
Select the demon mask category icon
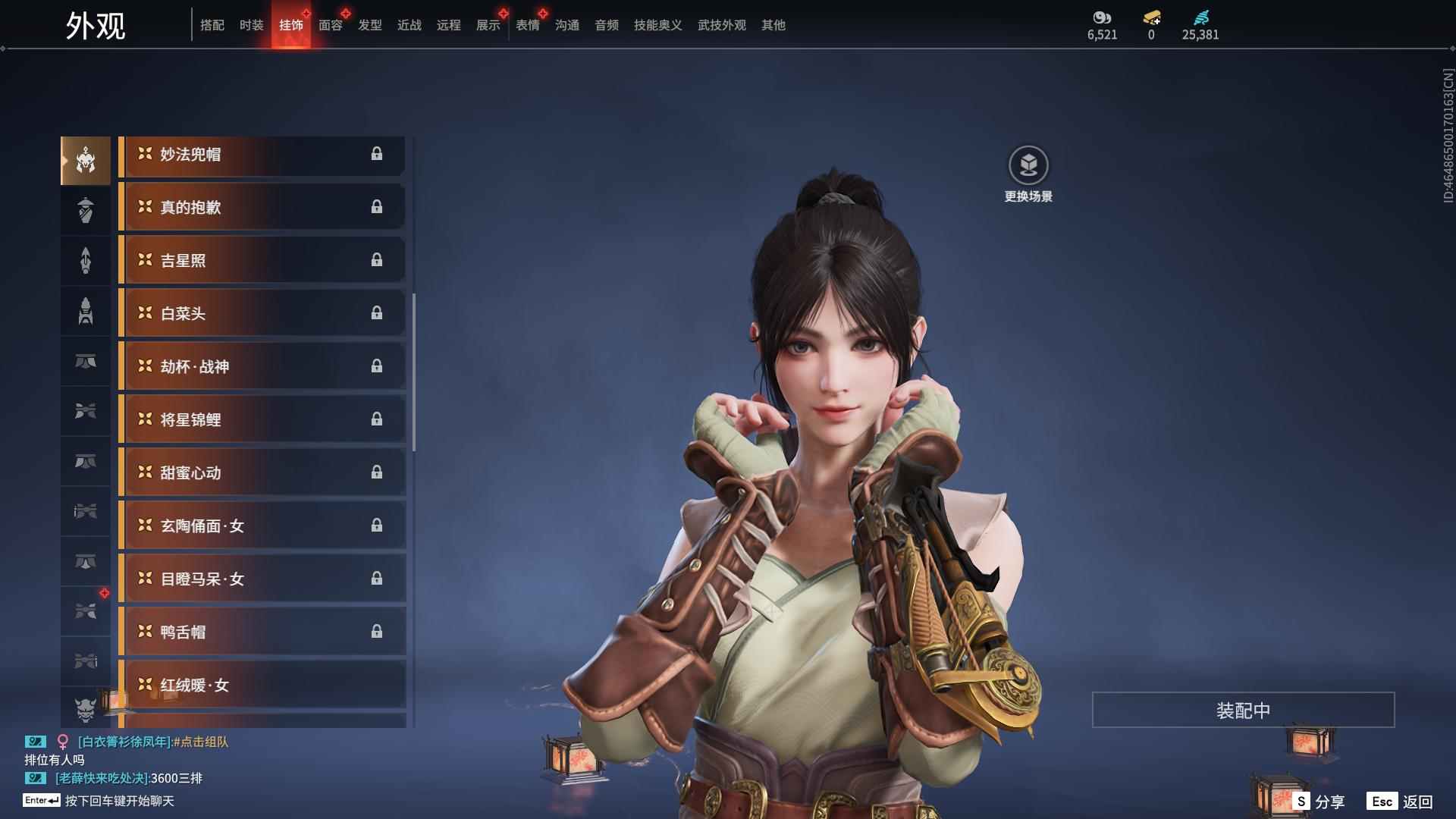[x=86, y=709]
